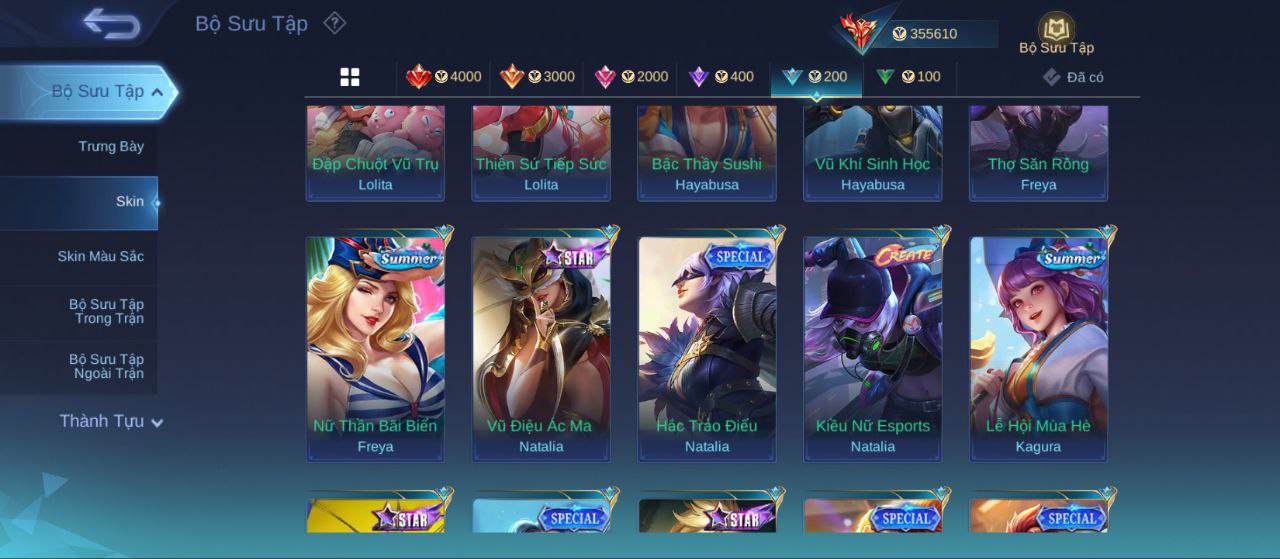Screen dimensions: 1280x559
Task: Expand the Thành Tựu section
Action: coord(110,422)
